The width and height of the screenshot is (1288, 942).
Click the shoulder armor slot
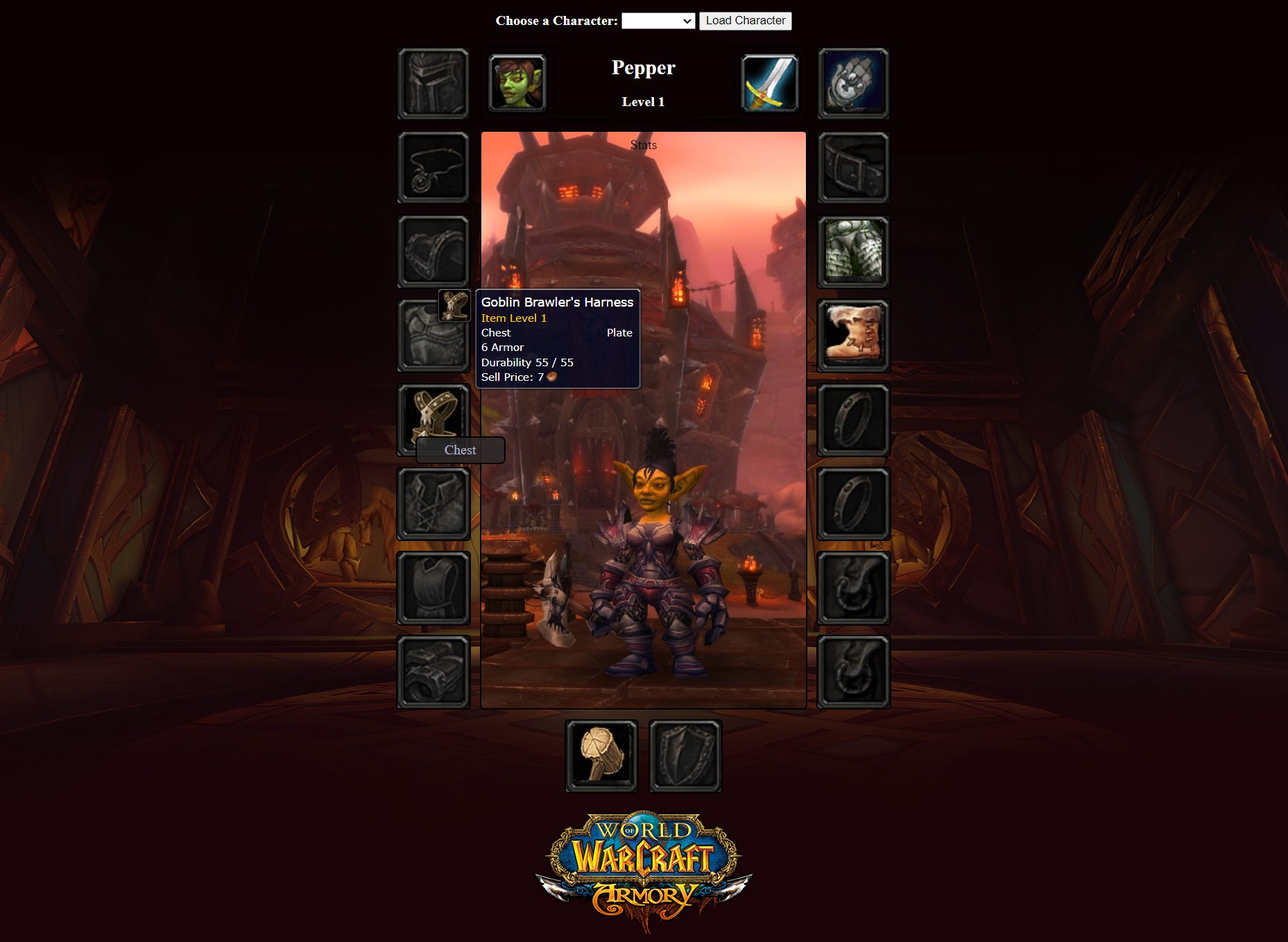point(433,251)
